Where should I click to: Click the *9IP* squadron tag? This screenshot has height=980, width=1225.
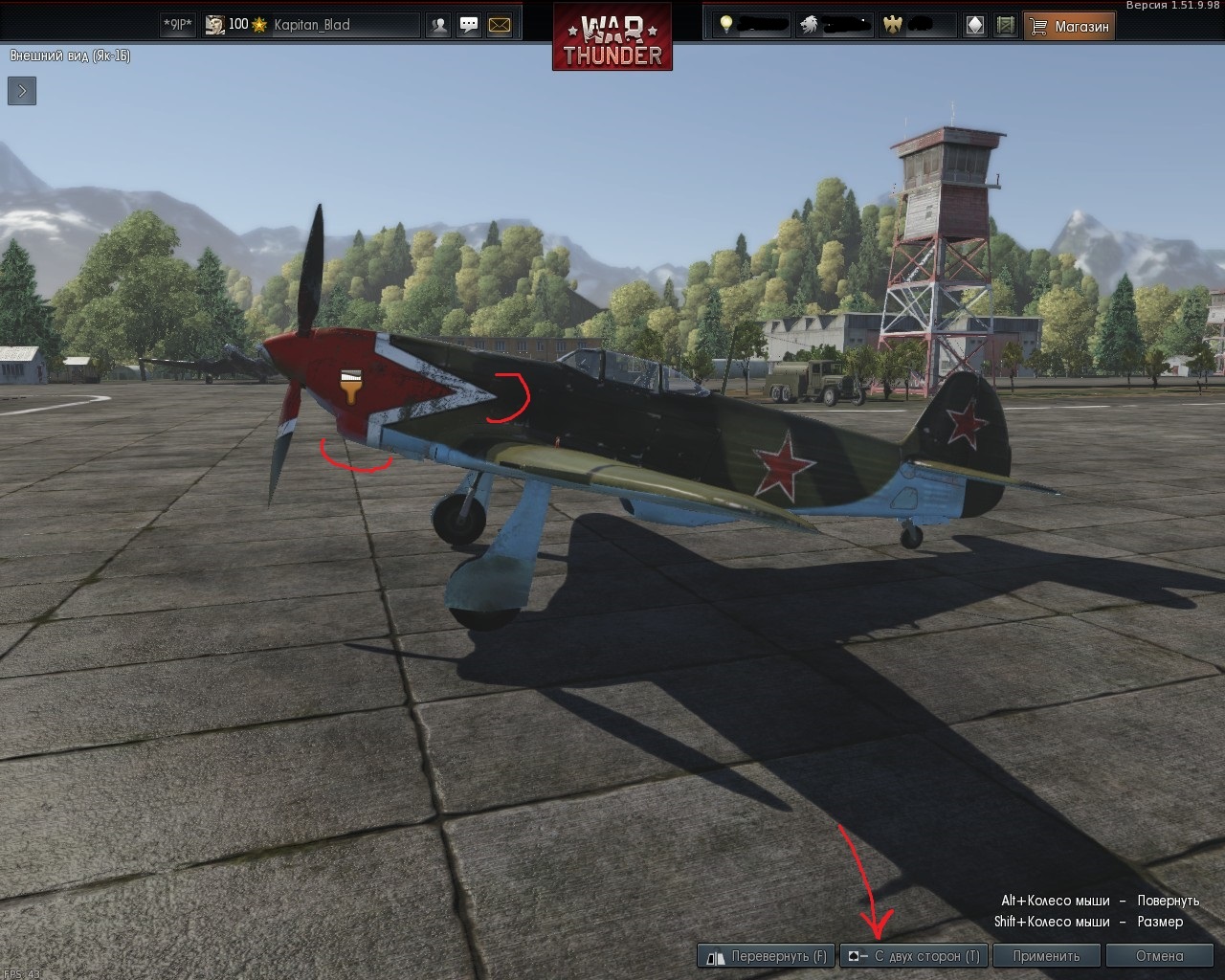177,25
